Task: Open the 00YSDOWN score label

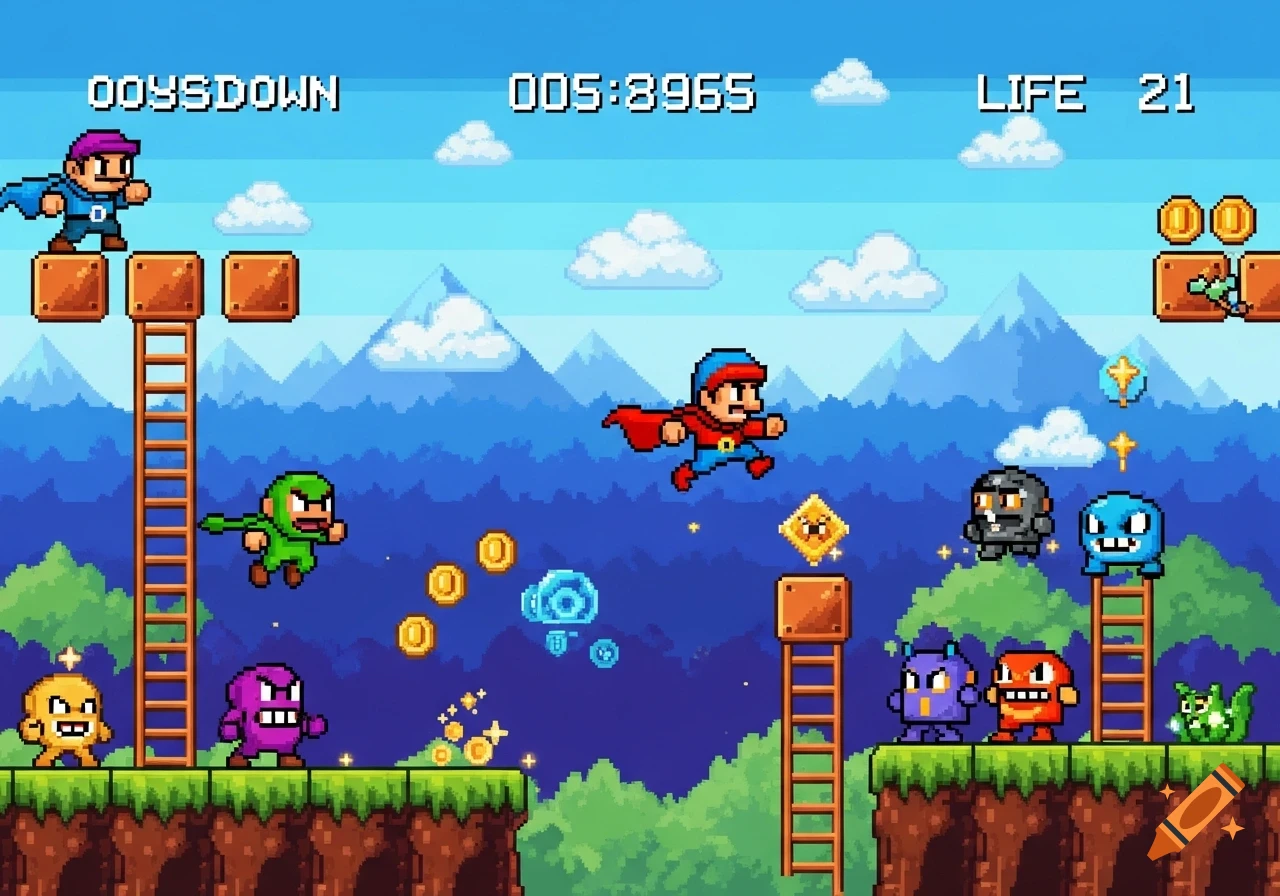Action: [213, 92]
